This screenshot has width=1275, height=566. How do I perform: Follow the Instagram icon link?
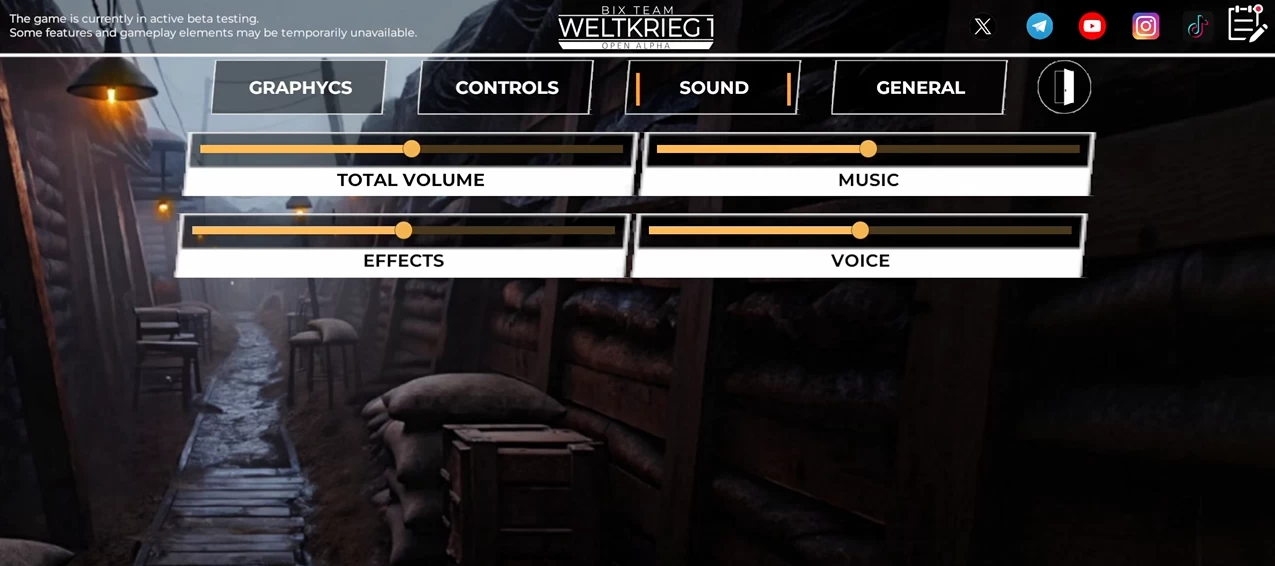pos(1146,27)
